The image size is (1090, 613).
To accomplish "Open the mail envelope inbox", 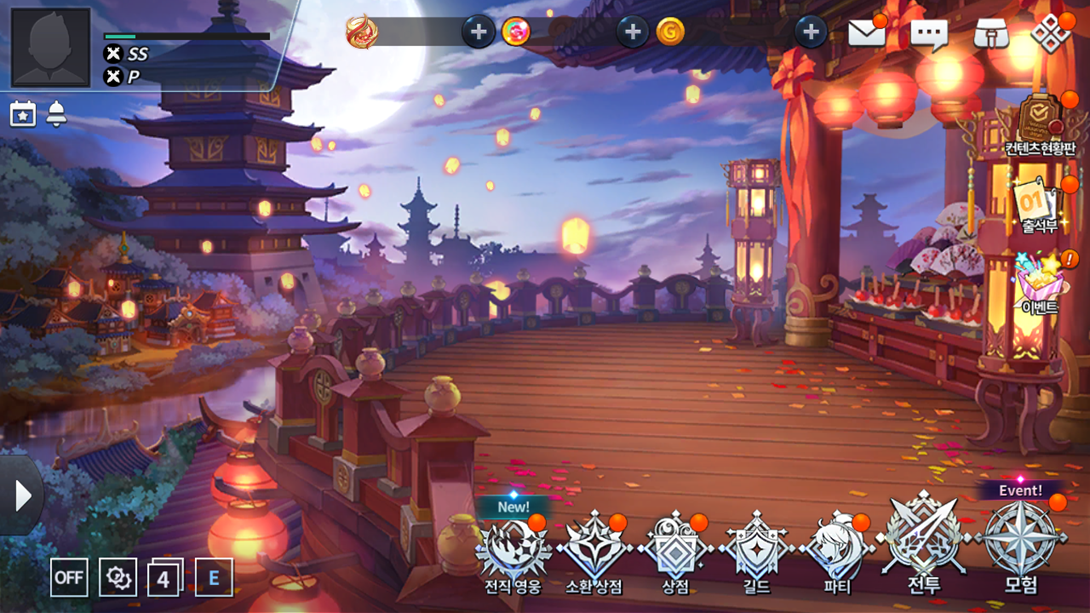I will (866, 33).
